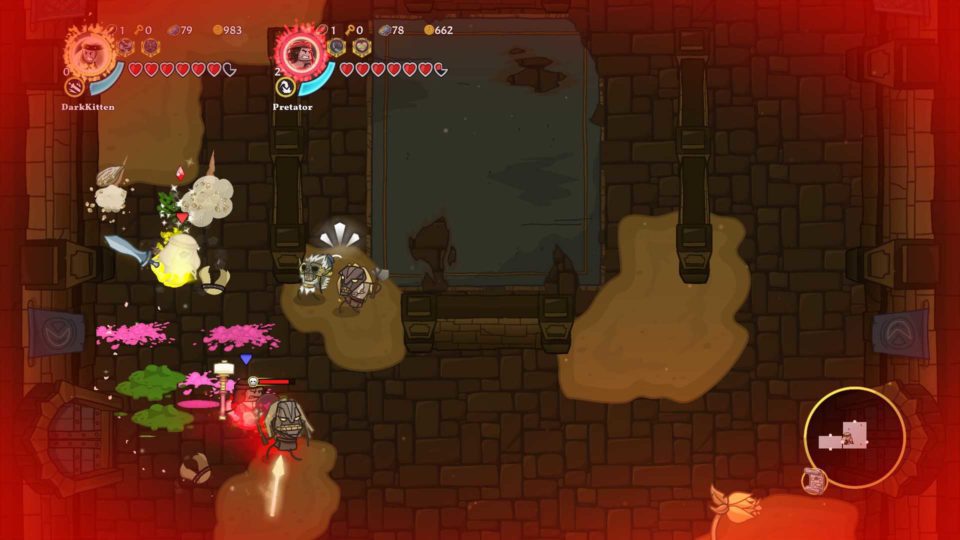960x540 pixels.
Task: Select DarkKitten's ability icon below portrait
Action: [75, 86]
